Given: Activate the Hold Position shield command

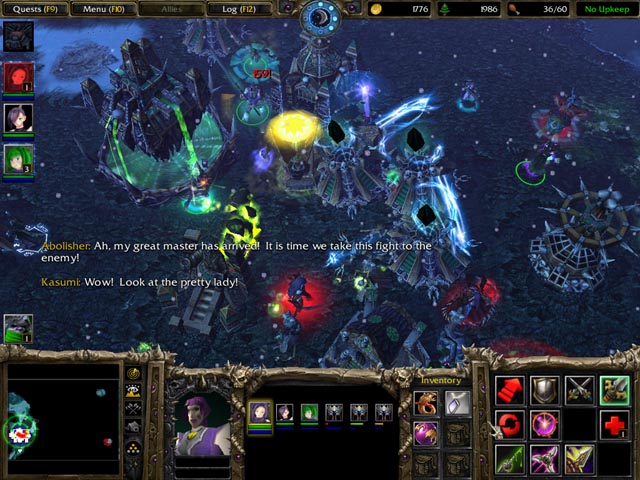Looking at the screenshot, I should (x=545, y=390).
